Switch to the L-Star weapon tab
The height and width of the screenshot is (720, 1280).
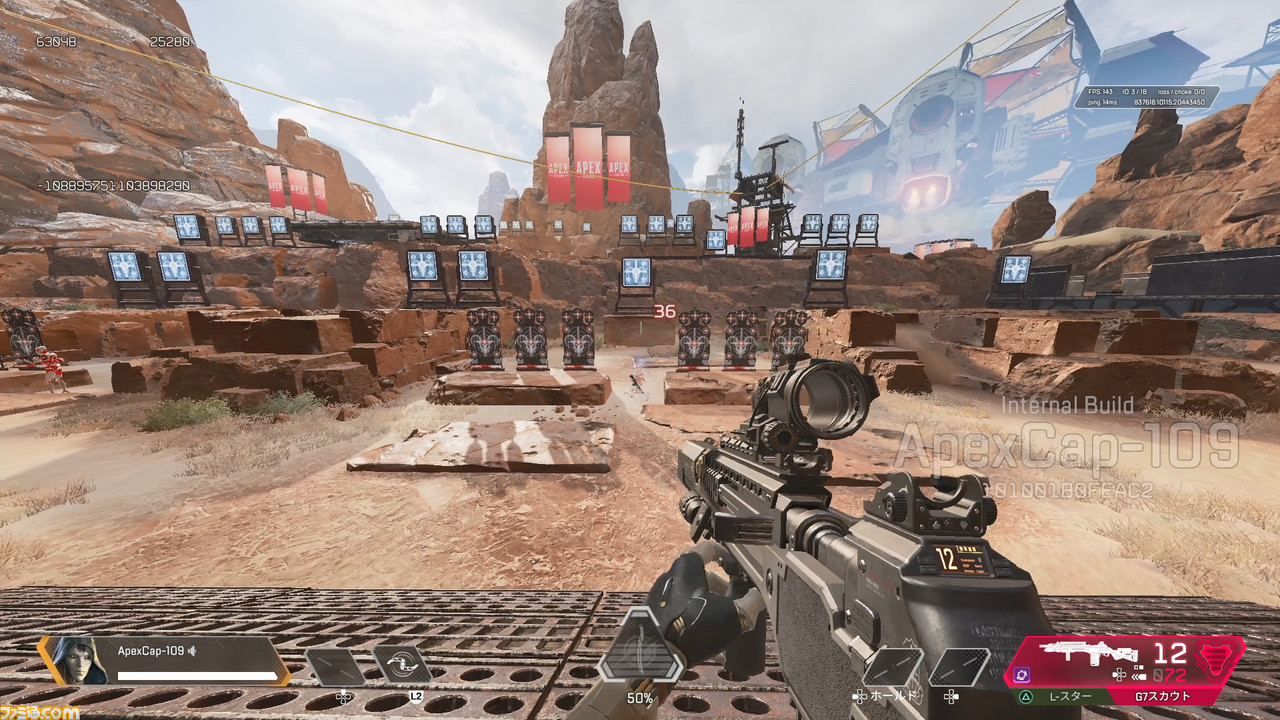(x=1061, y=694)
